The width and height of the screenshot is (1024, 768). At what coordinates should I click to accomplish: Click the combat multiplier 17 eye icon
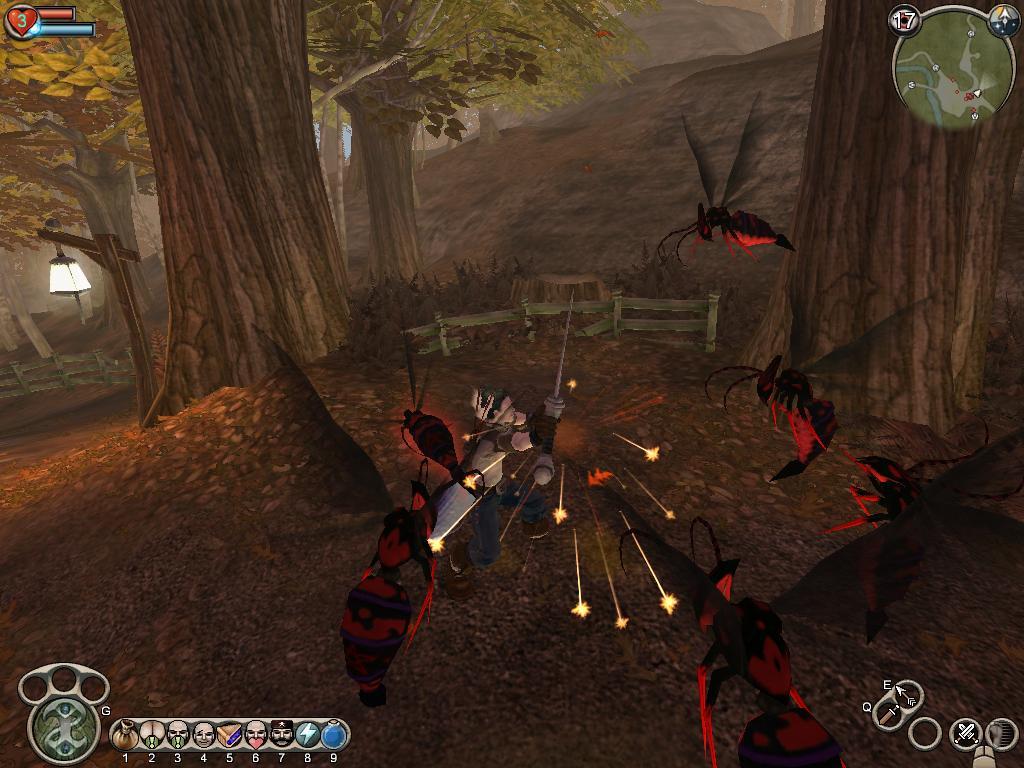[904, 20]
